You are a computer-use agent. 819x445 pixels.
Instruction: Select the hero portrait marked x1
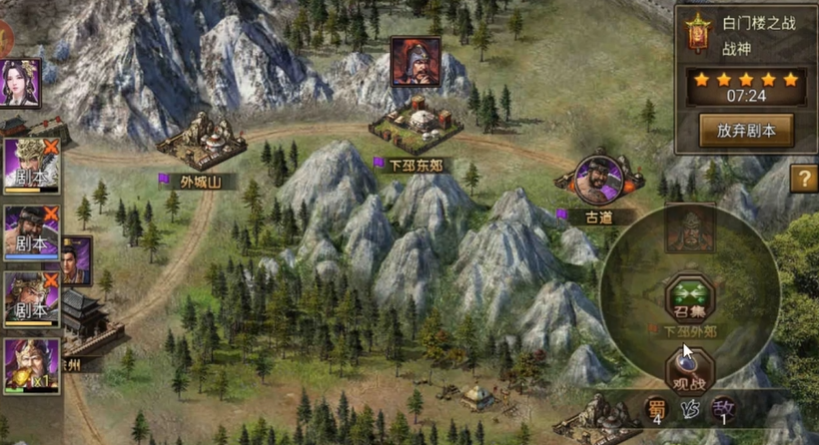31,365
